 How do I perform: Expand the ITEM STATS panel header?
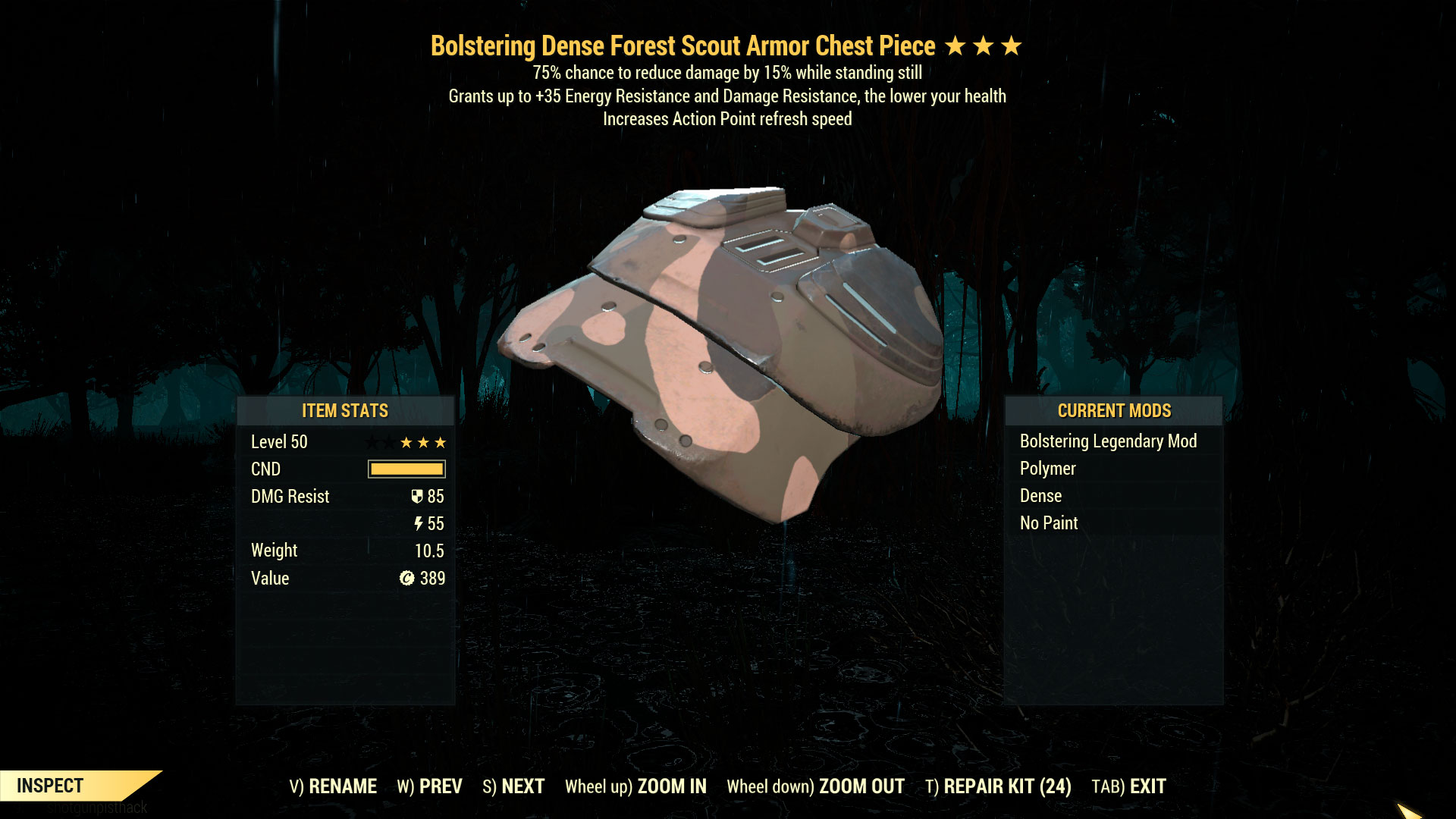(345, 411)
